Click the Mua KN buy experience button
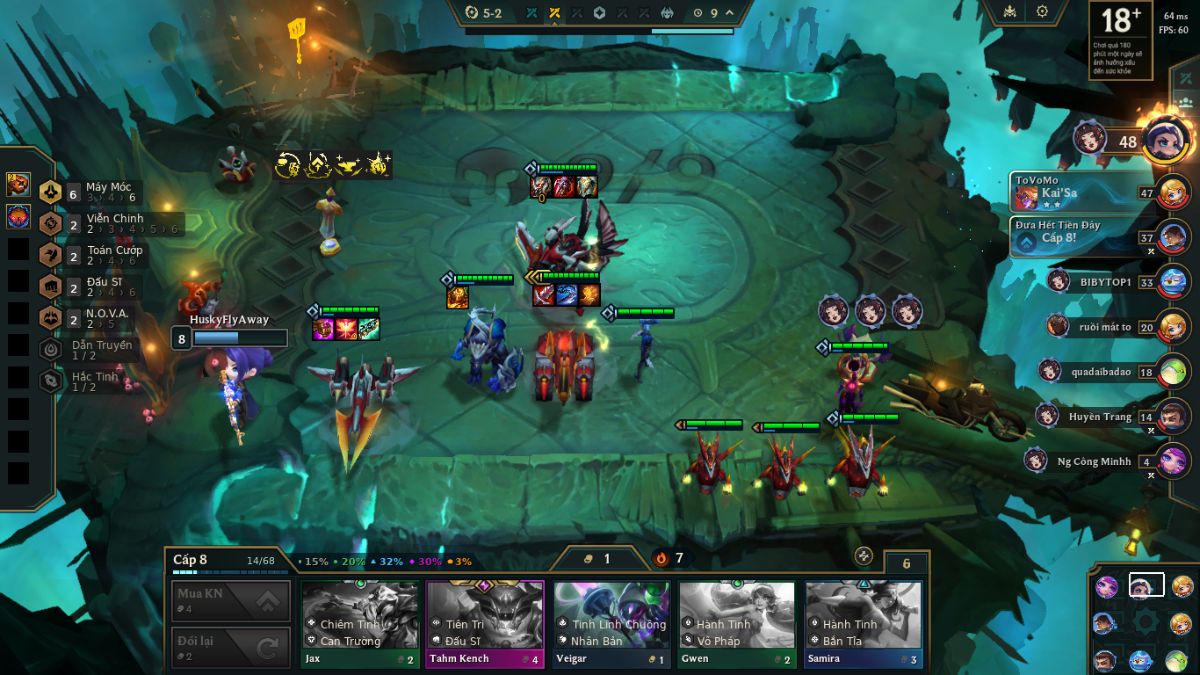The image size is (1200, 675). (231, 601)
